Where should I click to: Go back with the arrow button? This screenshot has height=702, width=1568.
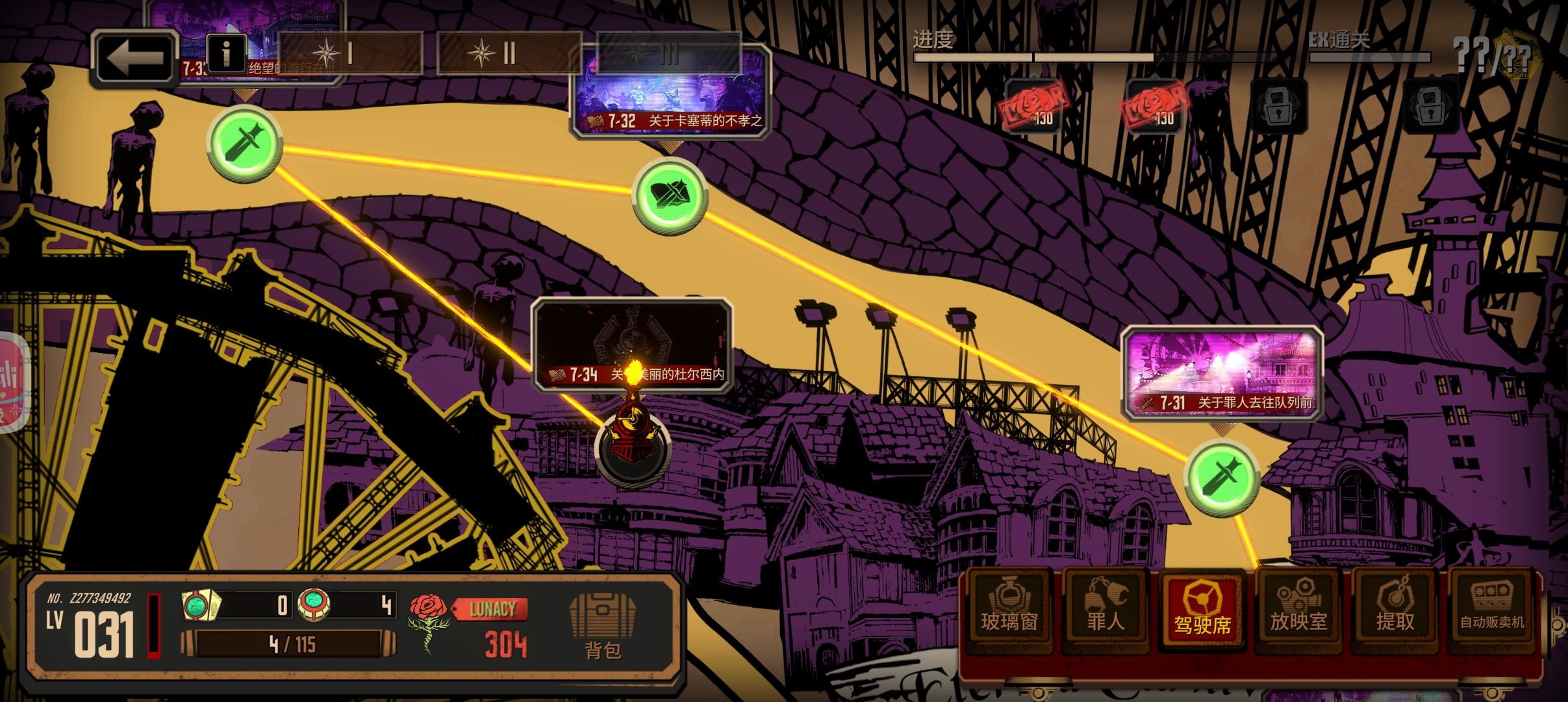click(135, 58)
